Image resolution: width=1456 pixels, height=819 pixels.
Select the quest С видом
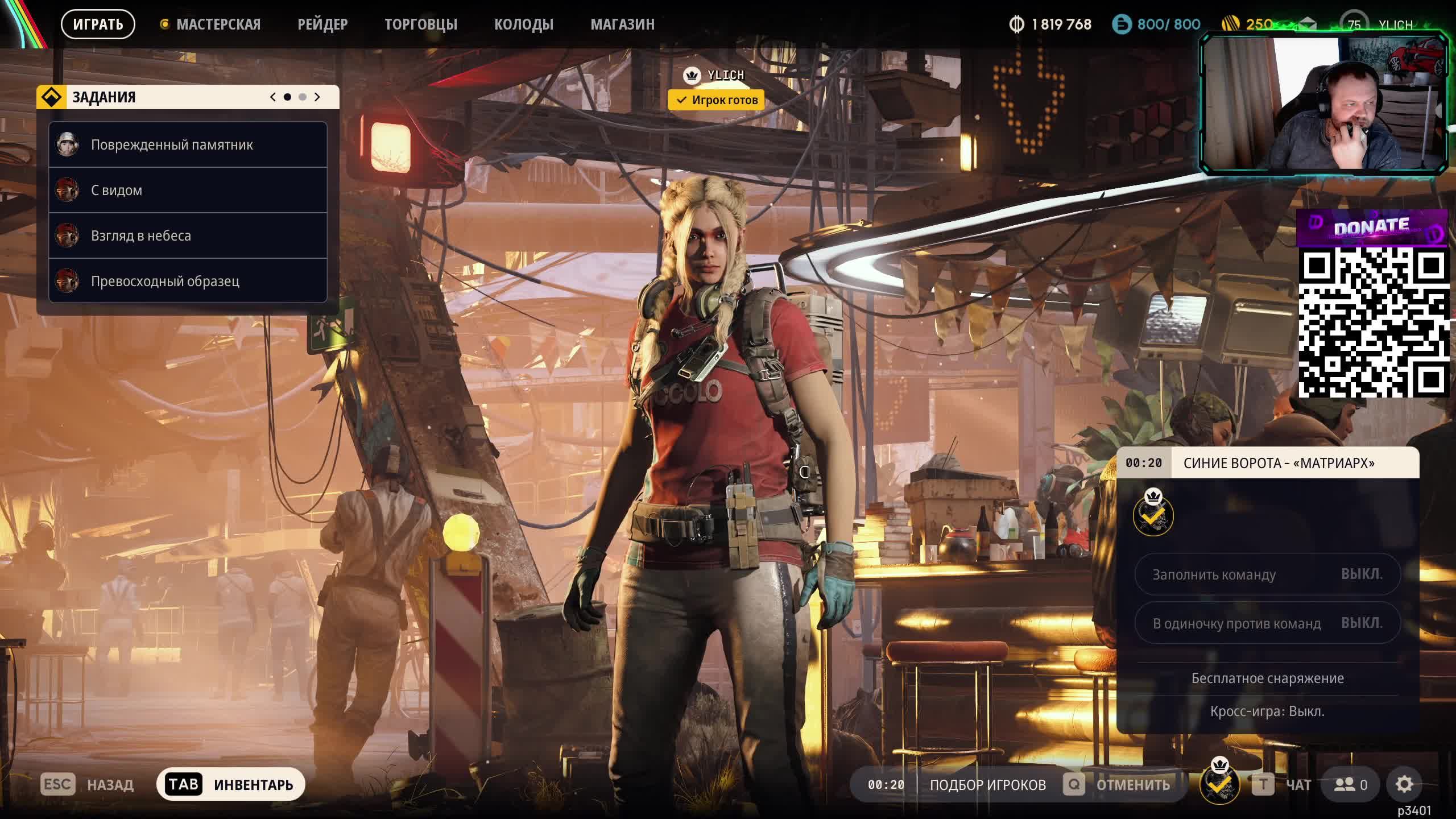click(x=188, y=190)
